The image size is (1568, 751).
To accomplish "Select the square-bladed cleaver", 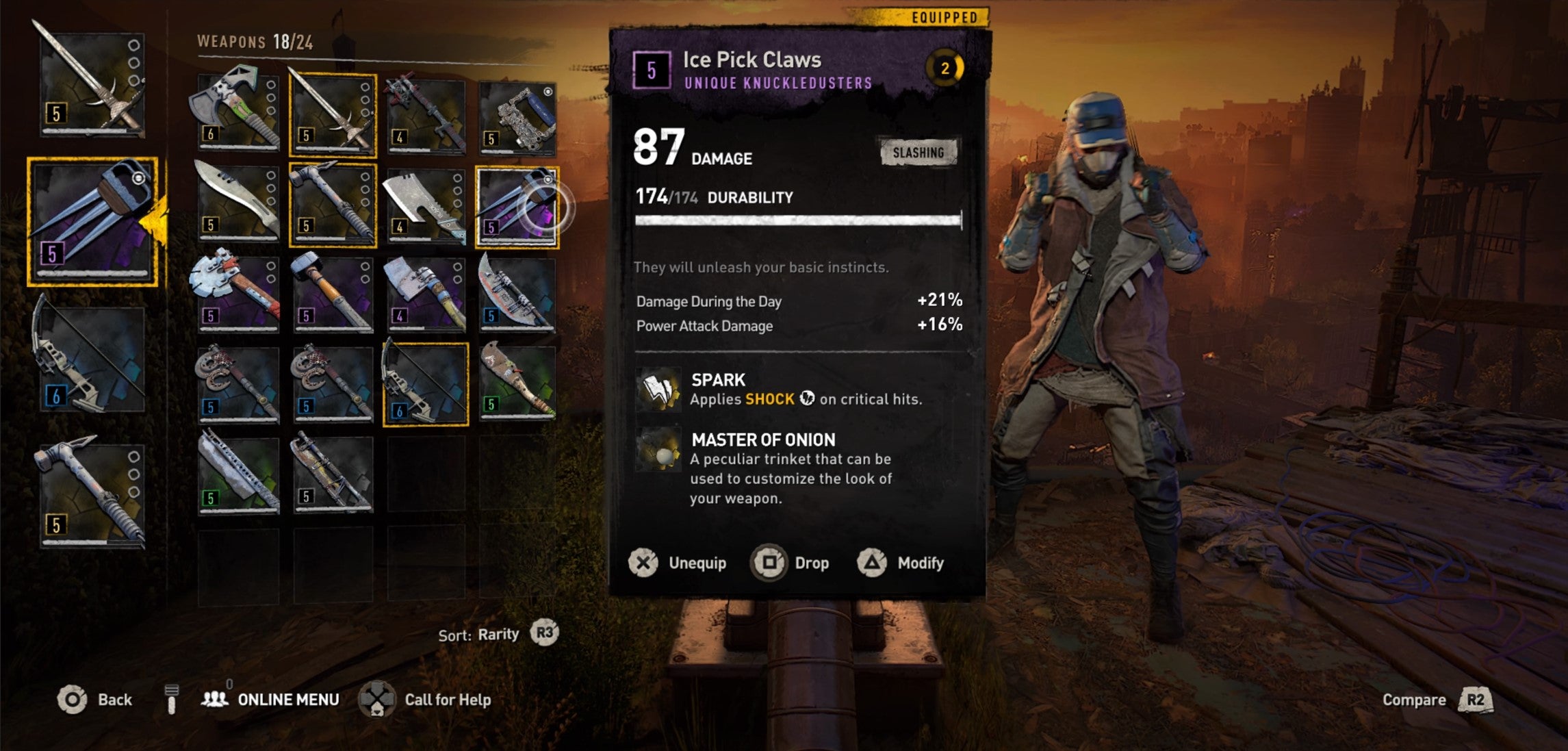I will [426, 205].
